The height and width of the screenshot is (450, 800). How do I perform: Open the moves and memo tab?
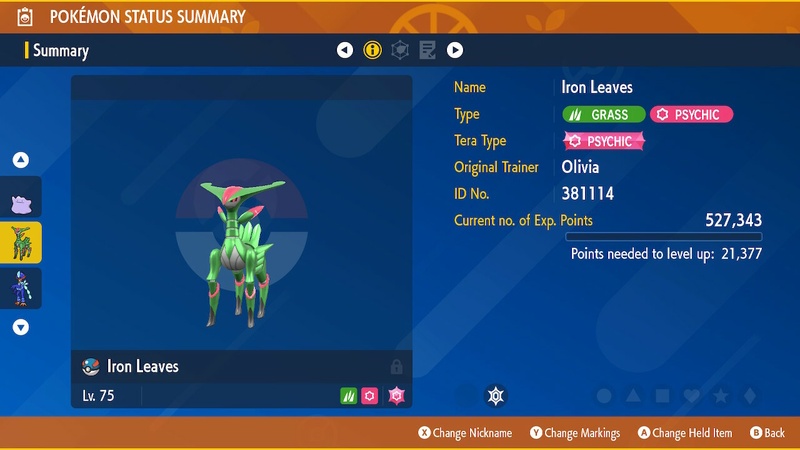(428, 50)
